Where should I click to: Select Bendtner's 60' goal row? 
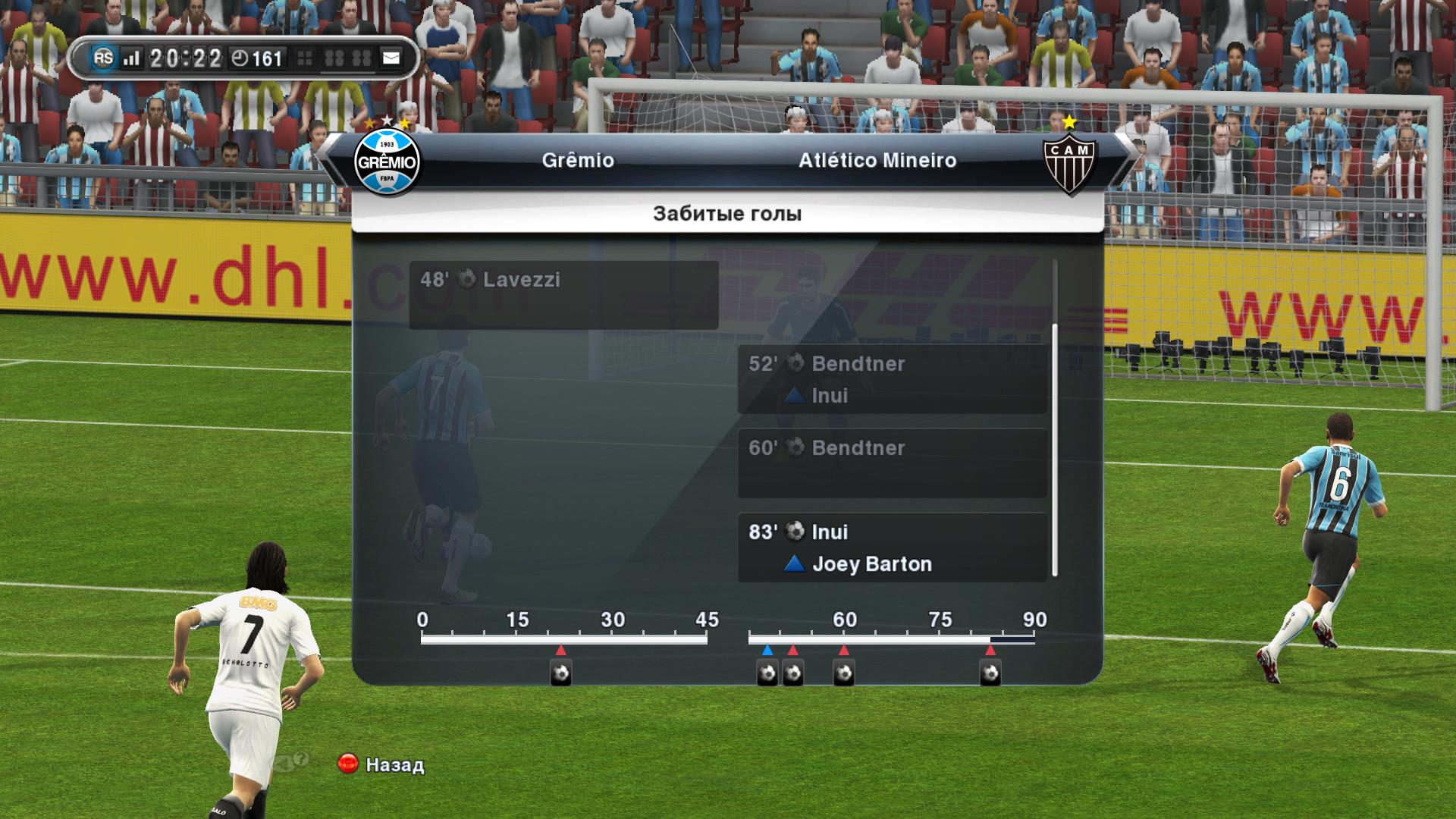(x=892, y=463)
